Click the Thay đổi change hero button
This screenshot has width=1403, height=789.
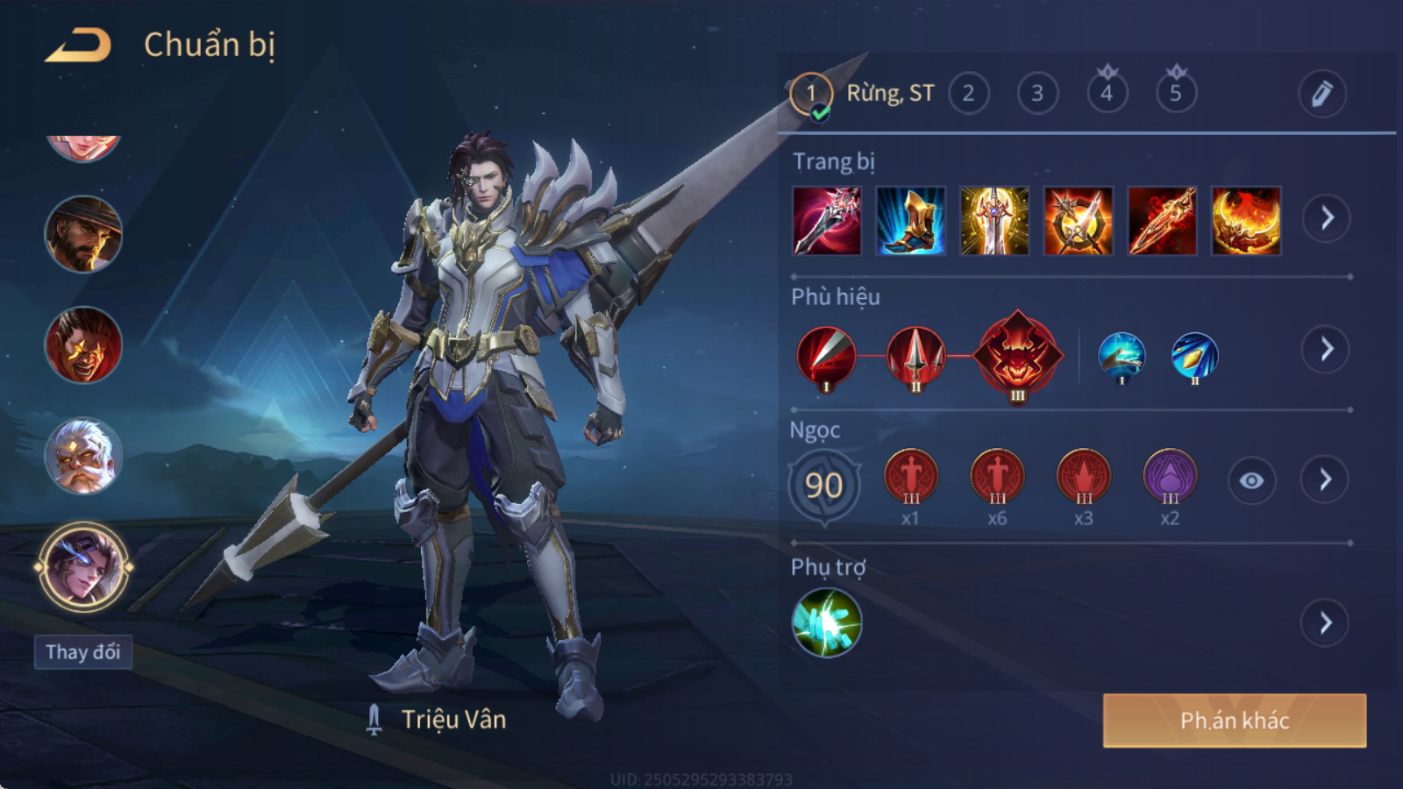(83, 653)
